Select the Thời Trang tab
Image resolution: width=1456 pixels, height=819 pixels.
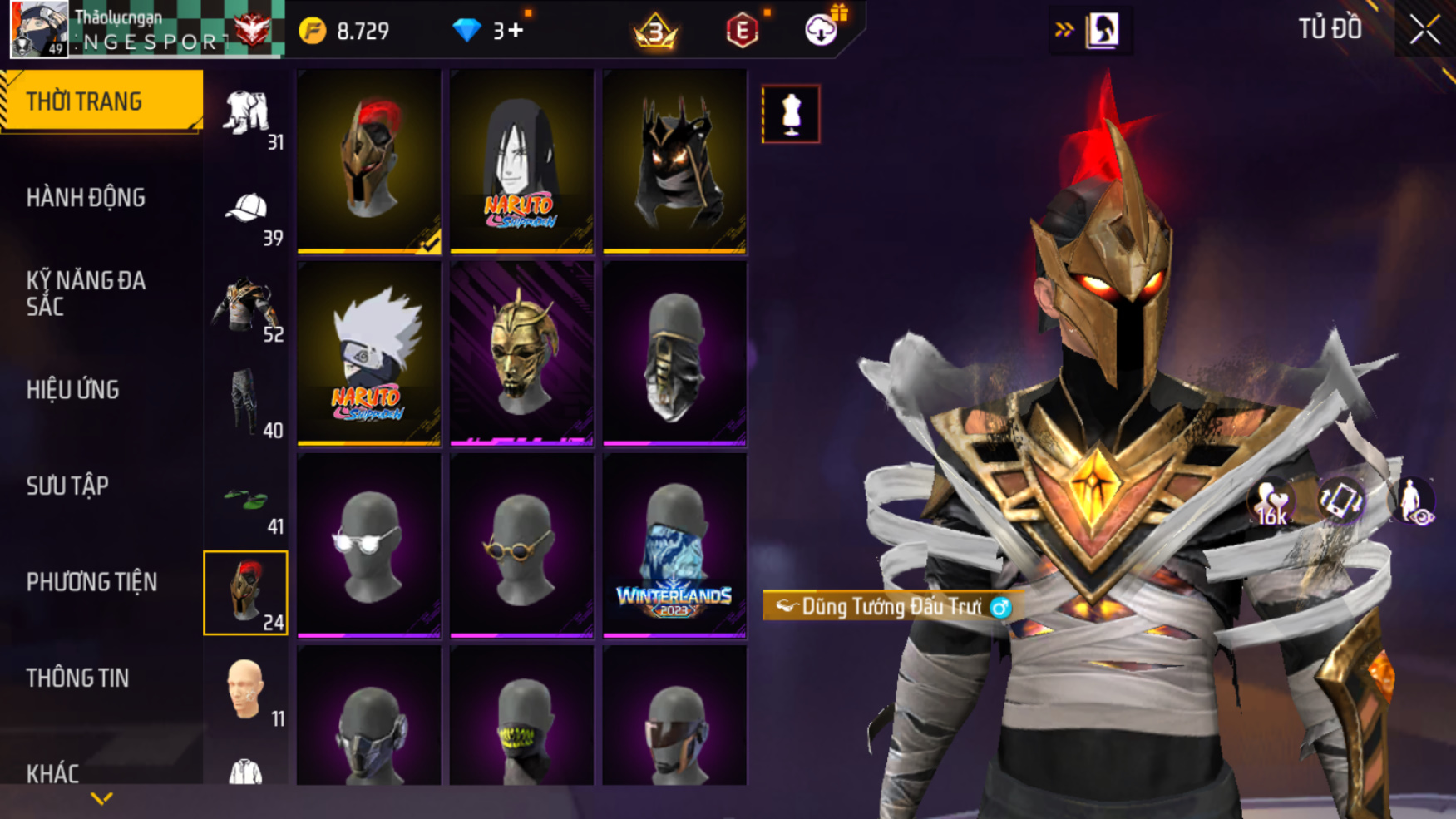(x=85, y=101)
